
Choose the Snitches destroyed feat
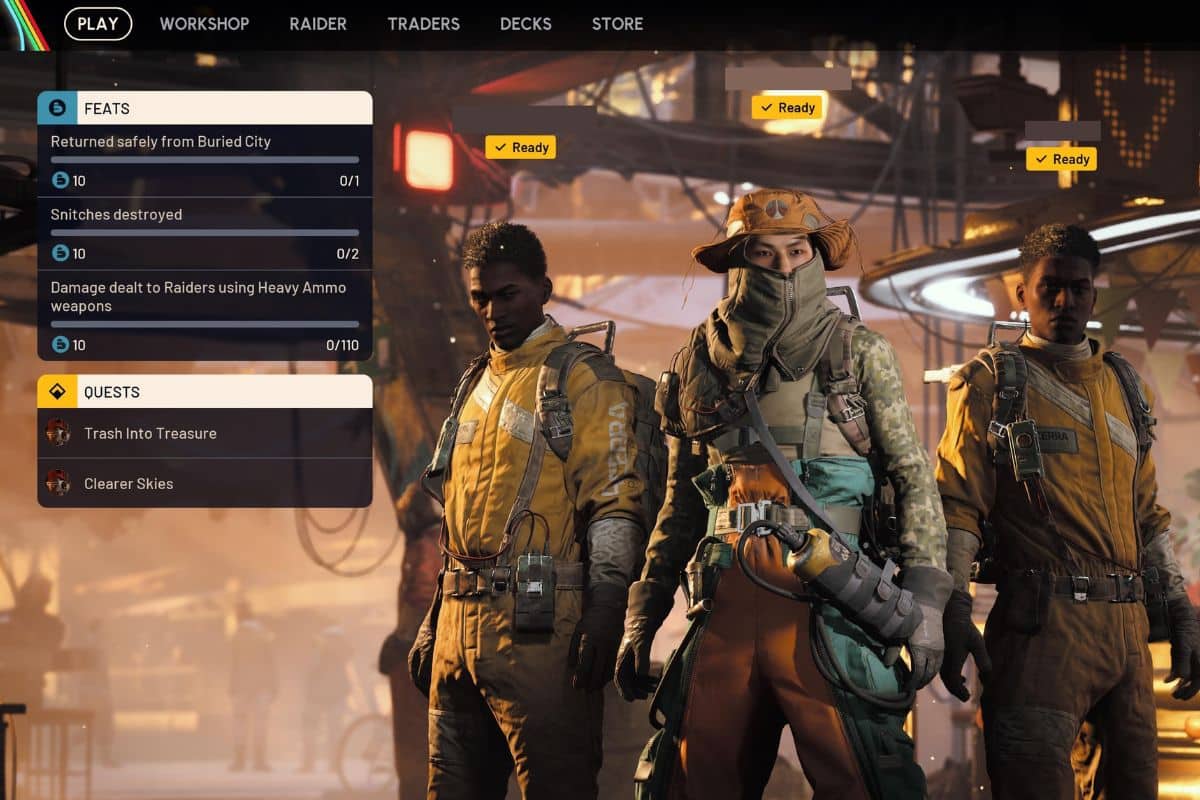(x=205, y=233)
